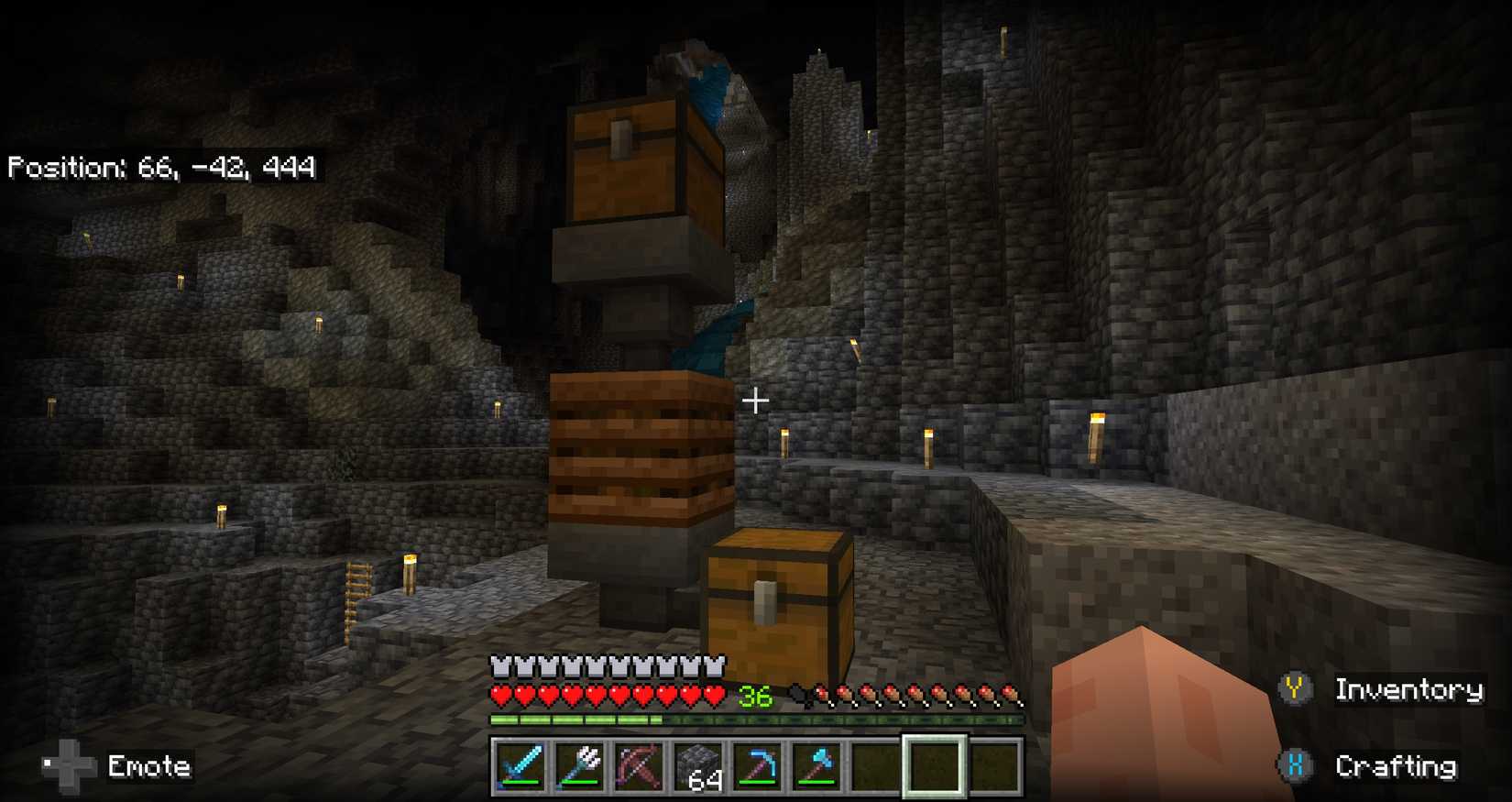Click the leftmost red heart in health bar
Screen dimensions: 1512x802
[x=499, y=696]
